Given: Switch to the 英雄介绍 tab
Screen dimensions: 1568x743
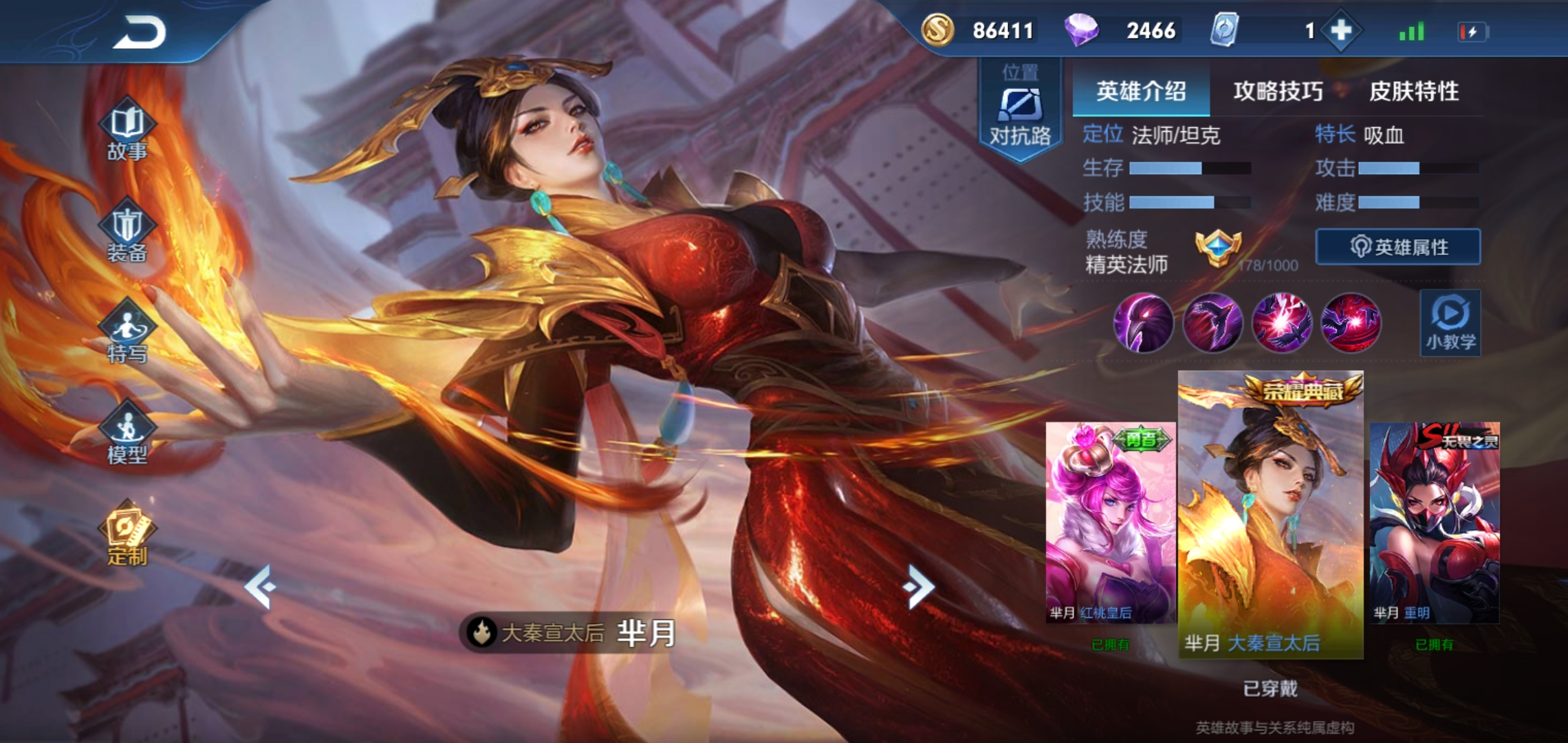Looking at the screenshot, I should tap(1141, 91).
